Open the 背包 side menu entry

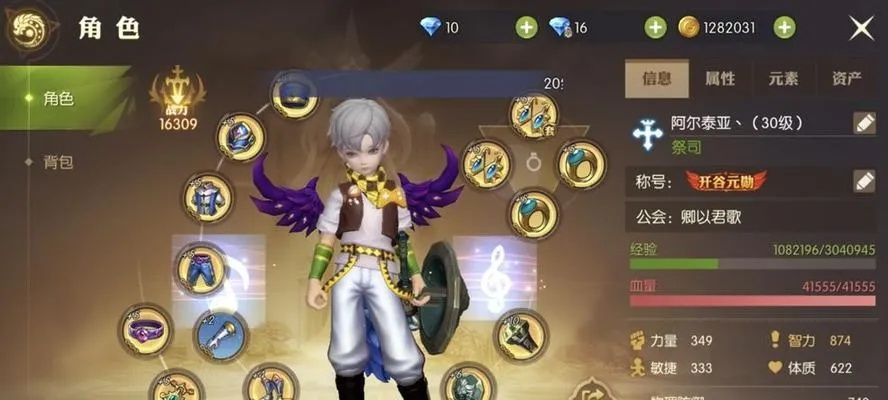[x=58, y=162]
